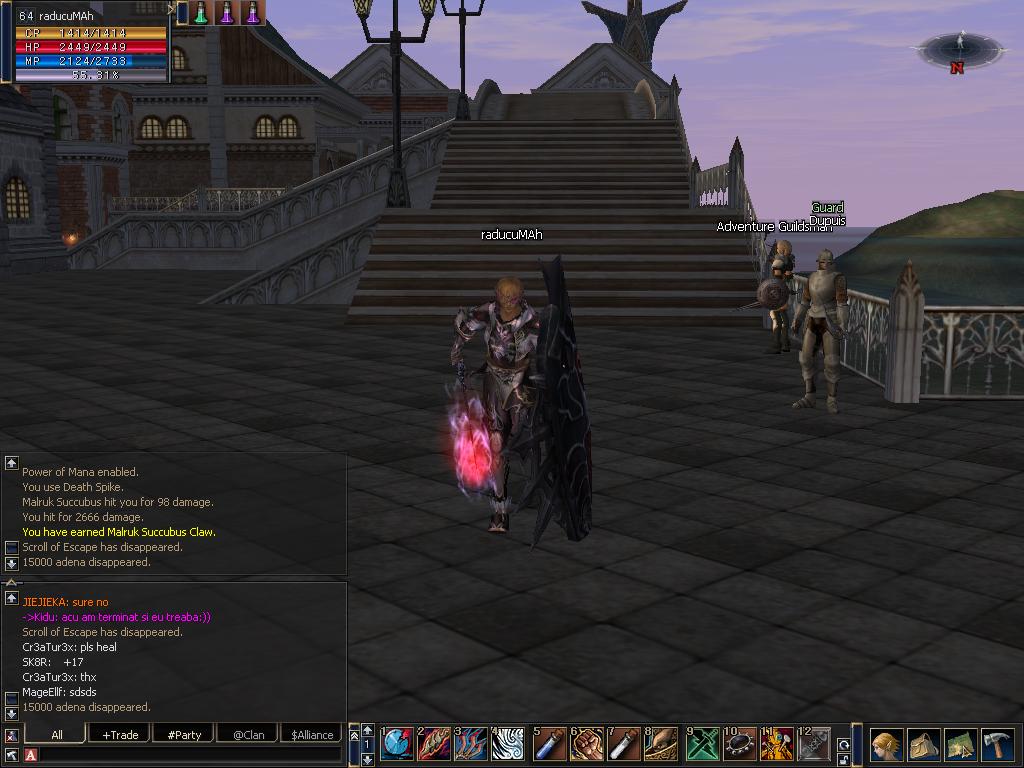Open the hammer actions menu icon
Viewport: 1024px width, 768px height.
[x=998, y=745]
